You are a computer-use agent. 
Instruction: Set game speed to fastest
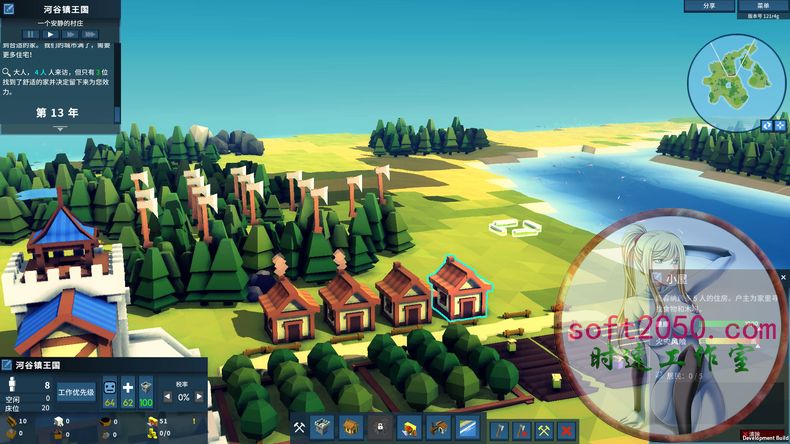pos(91,34)
